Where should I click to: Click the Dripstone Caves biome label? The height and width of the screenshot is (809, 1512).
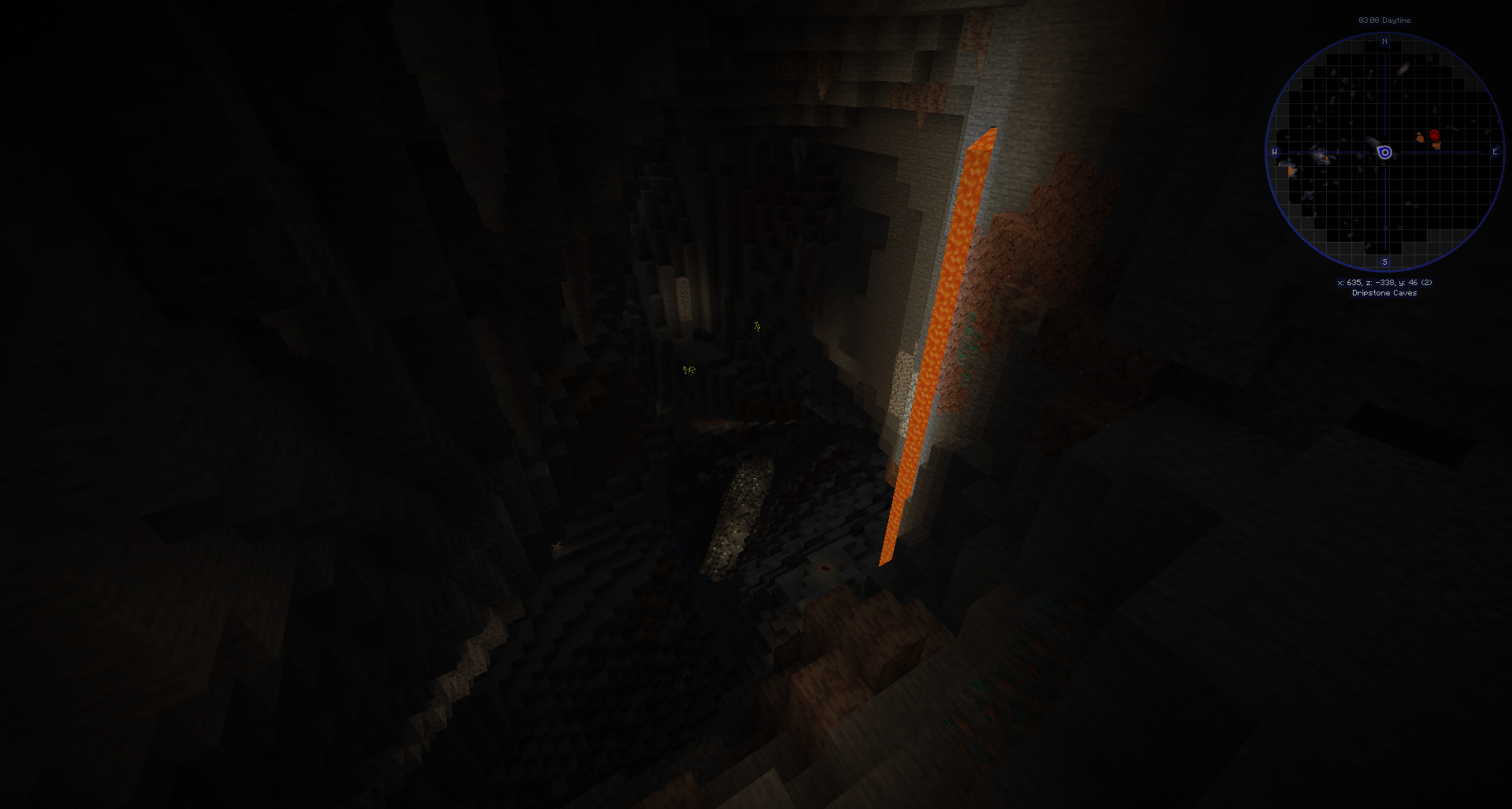(x=1384, y=293)
